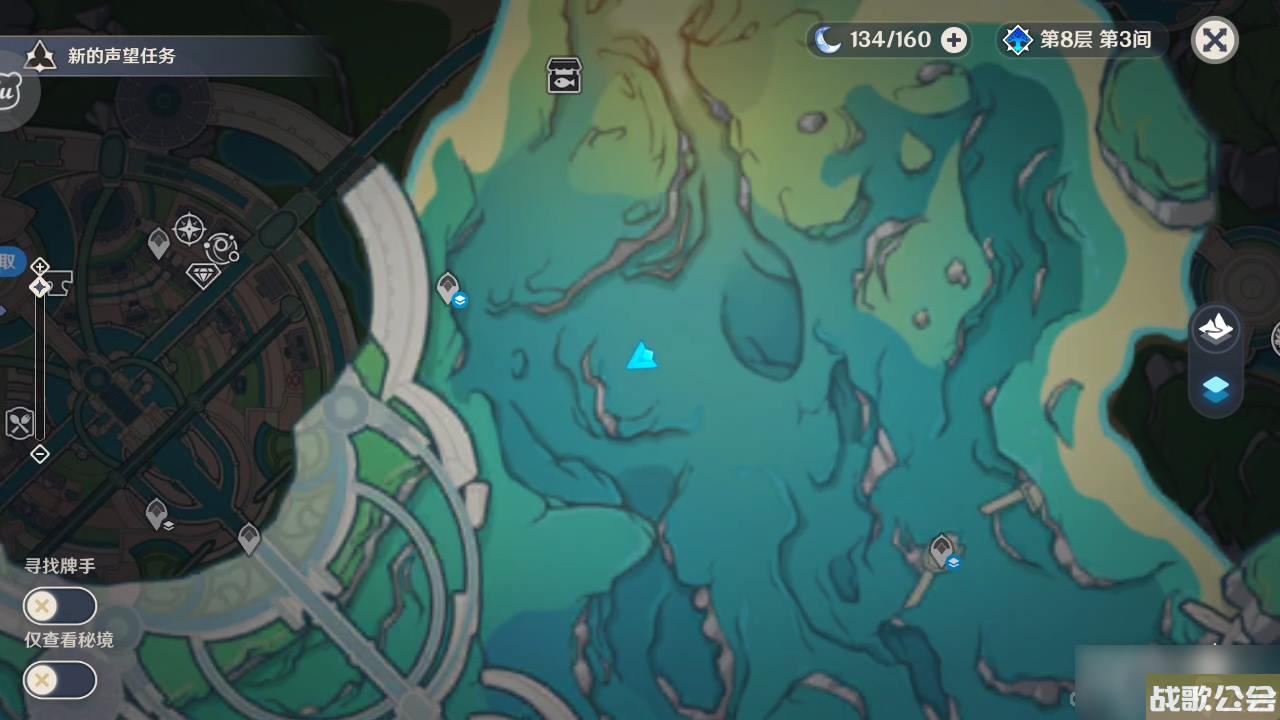This screenshot has height=720, width=1280.
Task: Click the Fishing Association shop icon near the beach
Action: click(563, 76)
